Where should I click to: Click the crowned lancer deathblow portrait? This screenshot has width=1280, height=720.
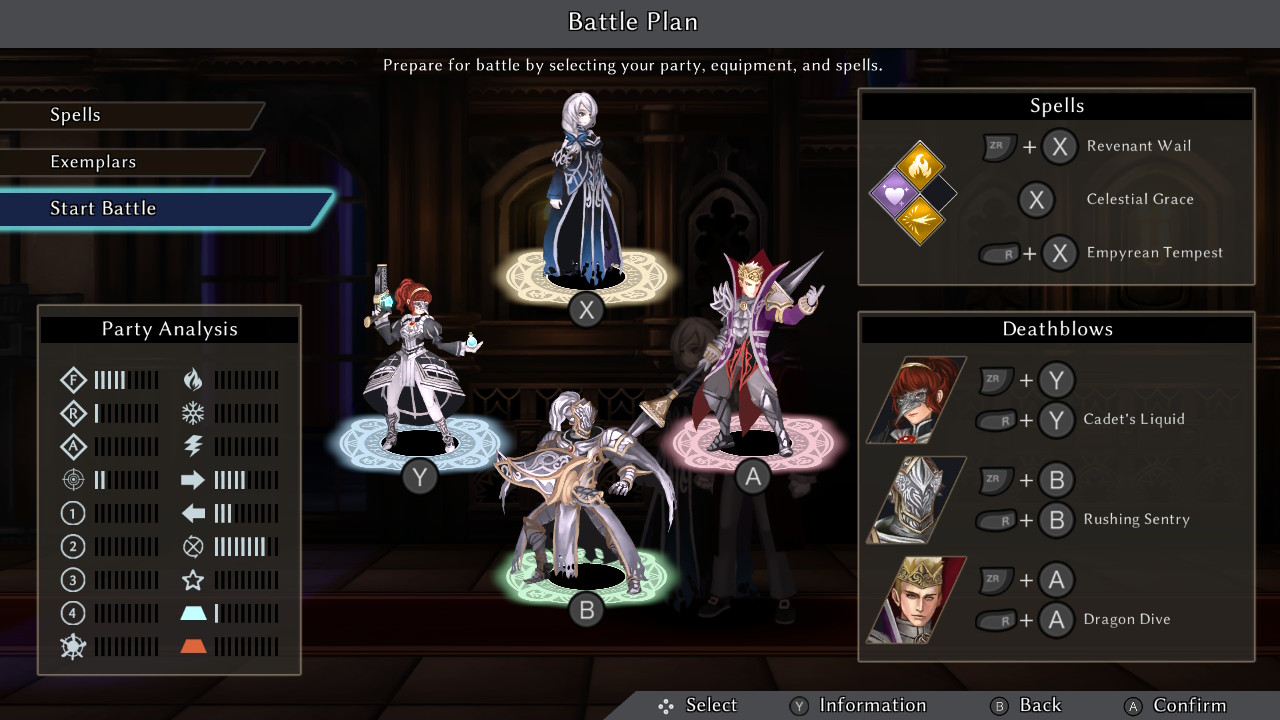tap(916, 600)
